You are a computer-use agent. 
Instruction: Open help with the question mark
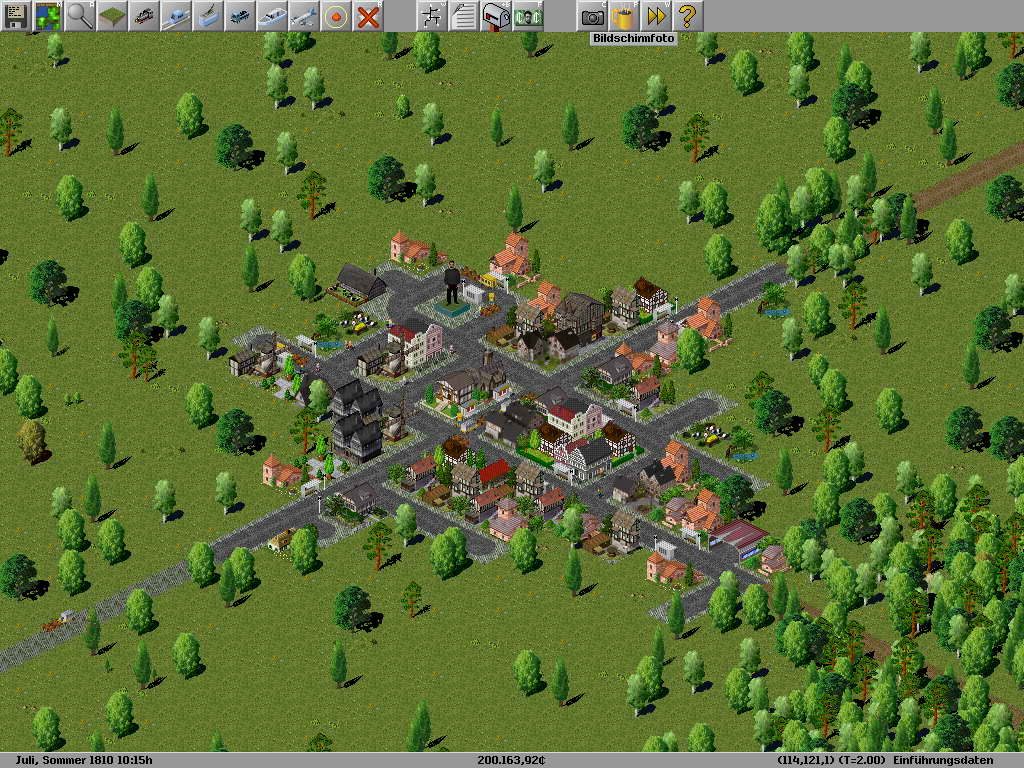point(688,16)
